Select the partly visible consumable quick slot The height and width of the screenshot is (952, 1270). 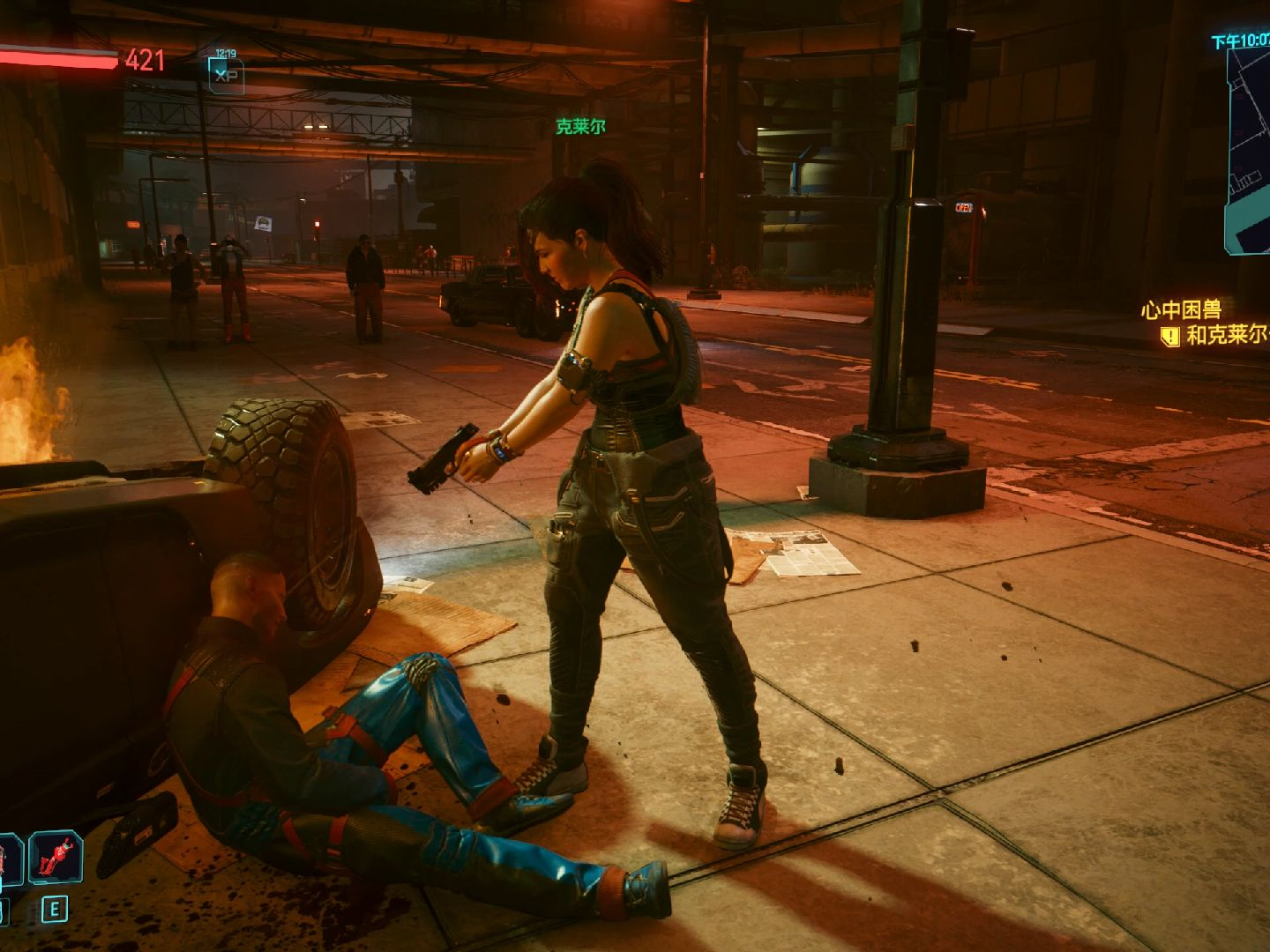click(x=9, y=857)
